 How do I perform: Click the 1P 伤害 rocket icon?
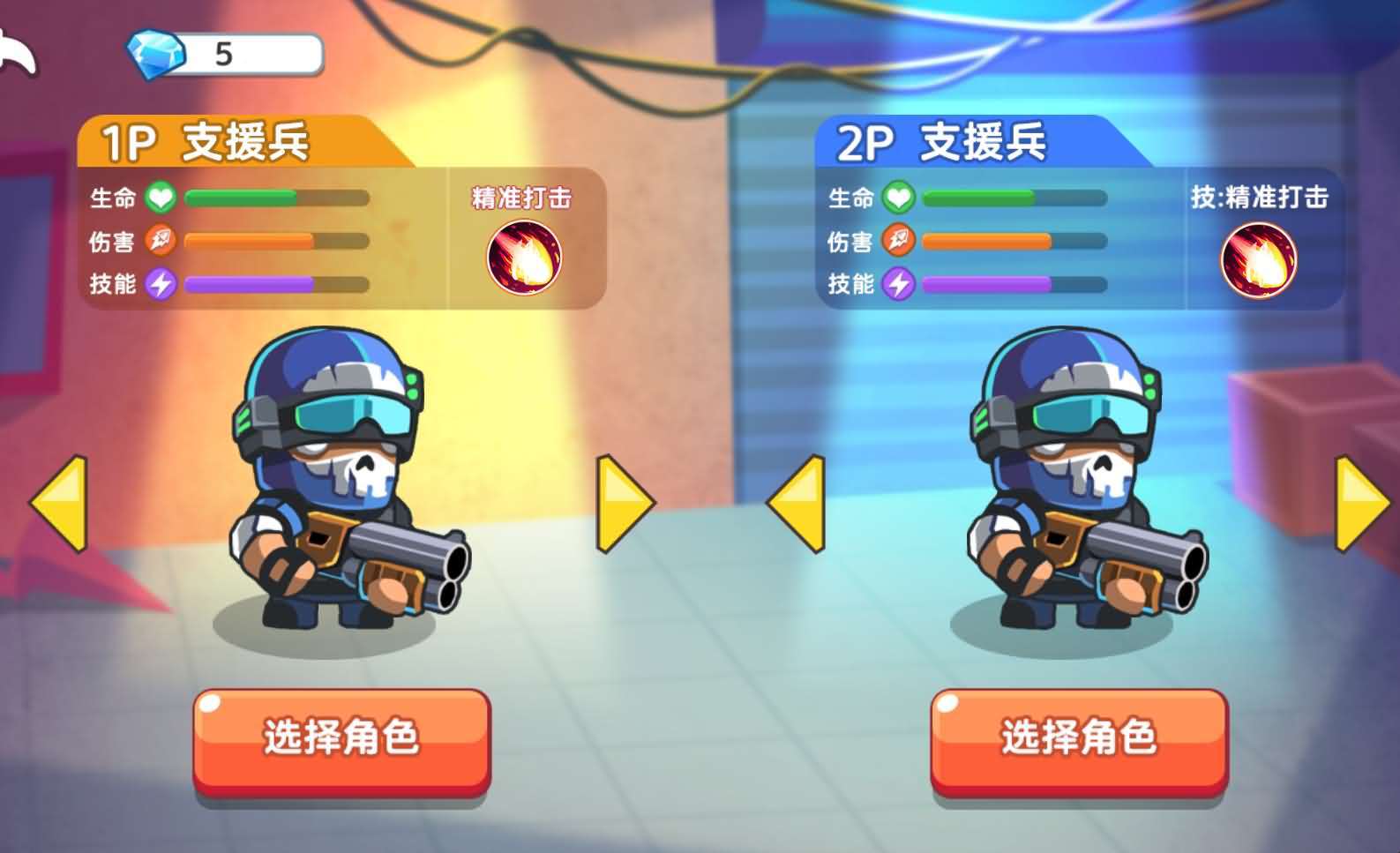point(159,241)
